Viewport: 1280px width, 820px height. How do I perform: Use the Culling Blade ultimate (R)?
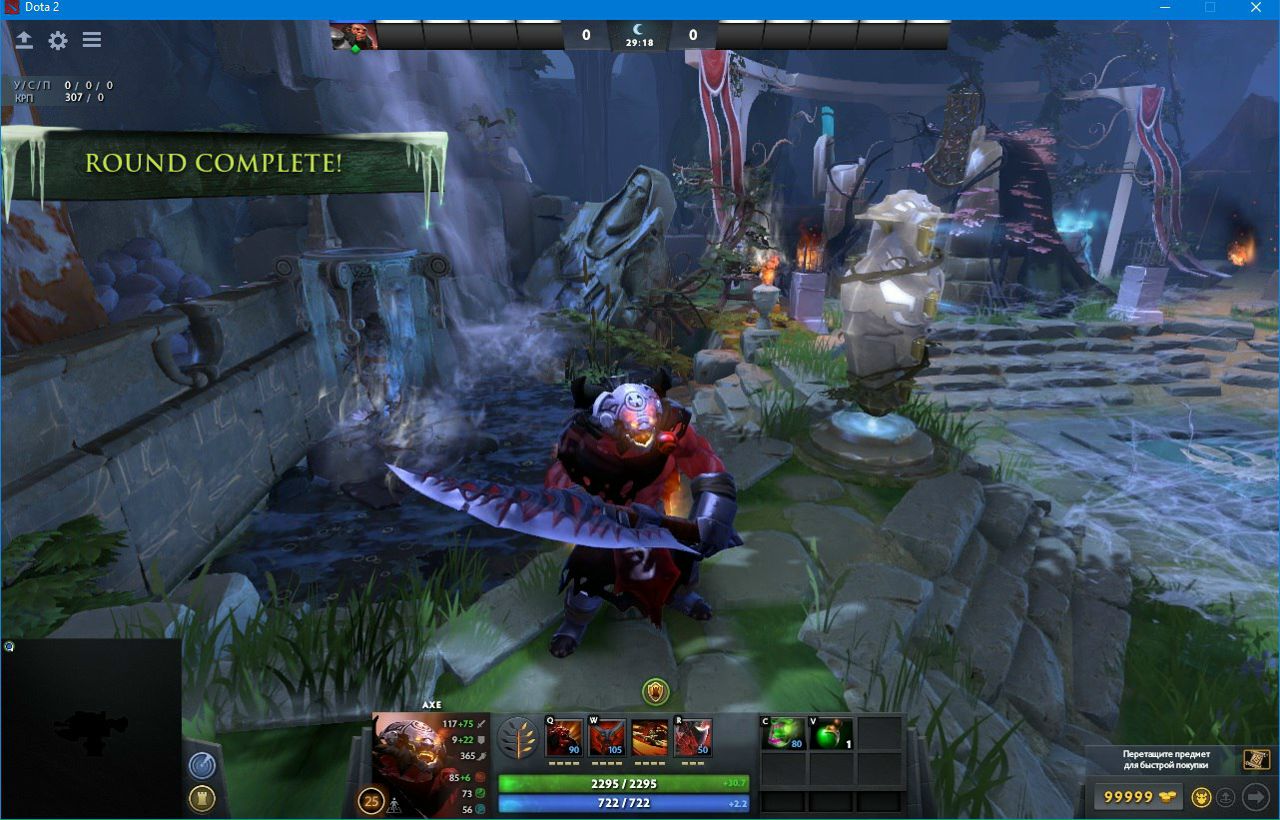pos(693,738)
